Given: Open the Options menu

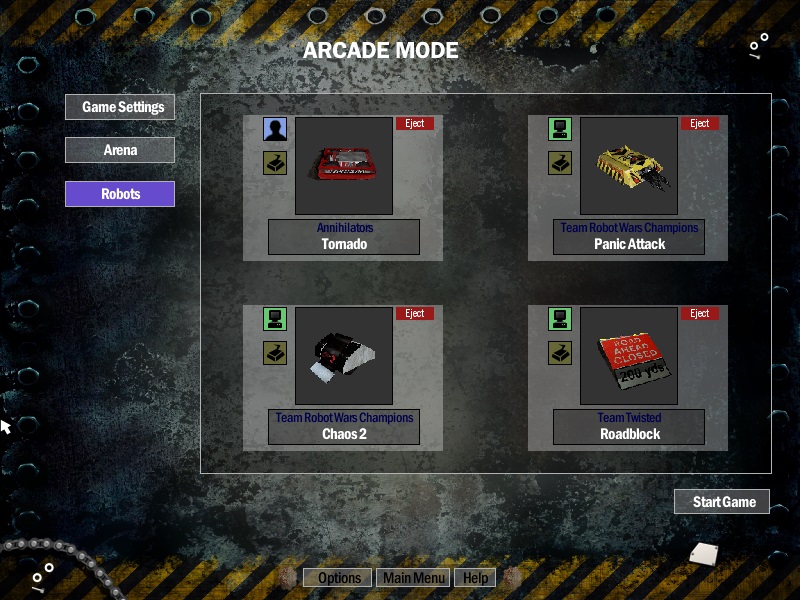Looking at the screenshot, I should point(339,578).
